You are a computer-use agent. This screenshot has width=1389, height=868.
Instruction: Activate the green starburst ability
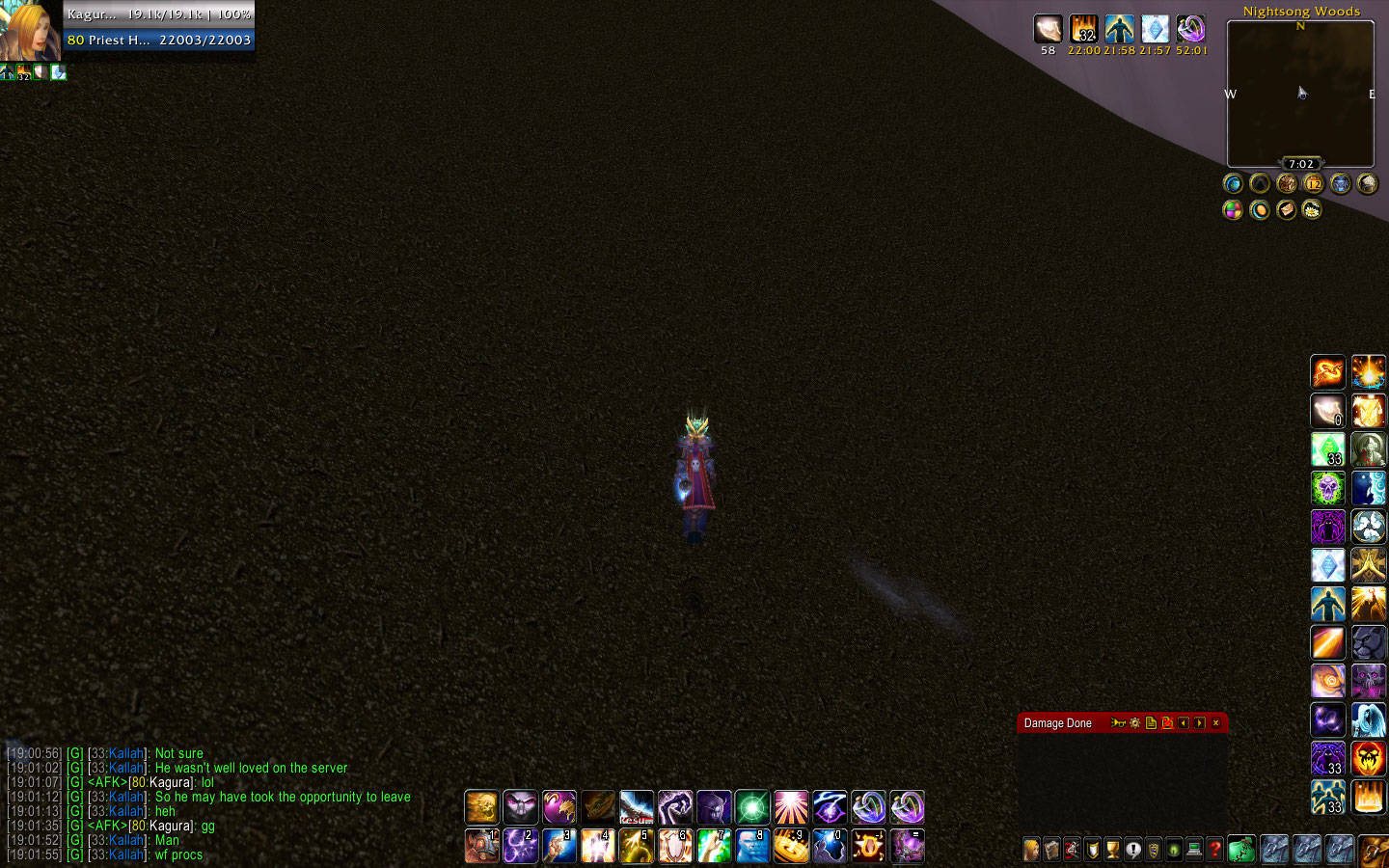tap(752, 807)
